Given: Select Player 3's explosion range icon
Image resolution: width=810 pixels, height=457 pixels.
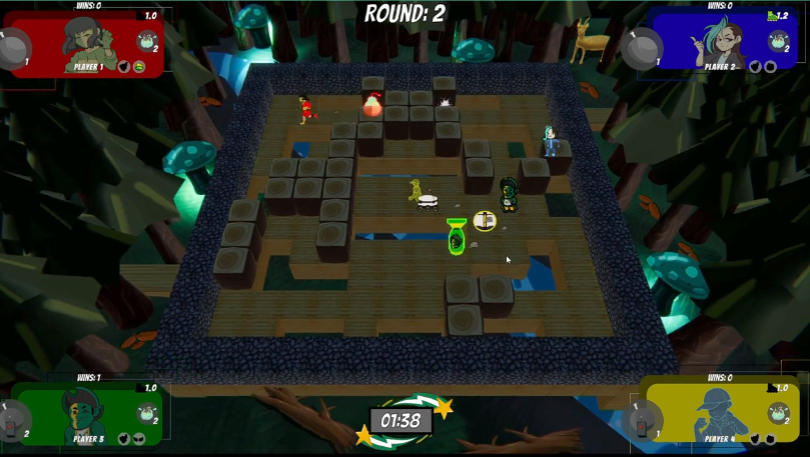Looking at the screenshot, I should coord(147,412).
